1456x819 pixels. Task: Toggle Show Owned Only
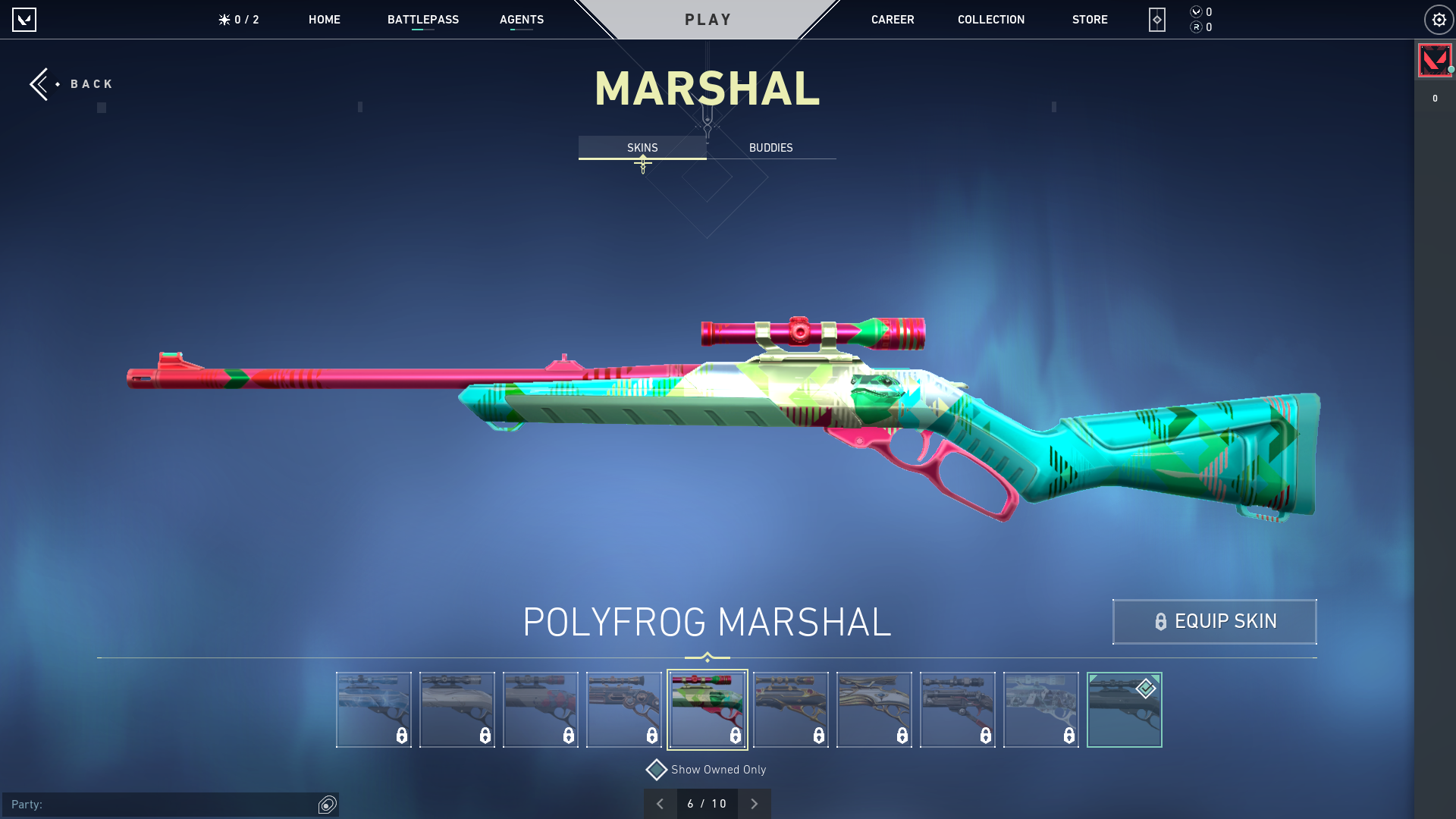(x=657, y=770)
